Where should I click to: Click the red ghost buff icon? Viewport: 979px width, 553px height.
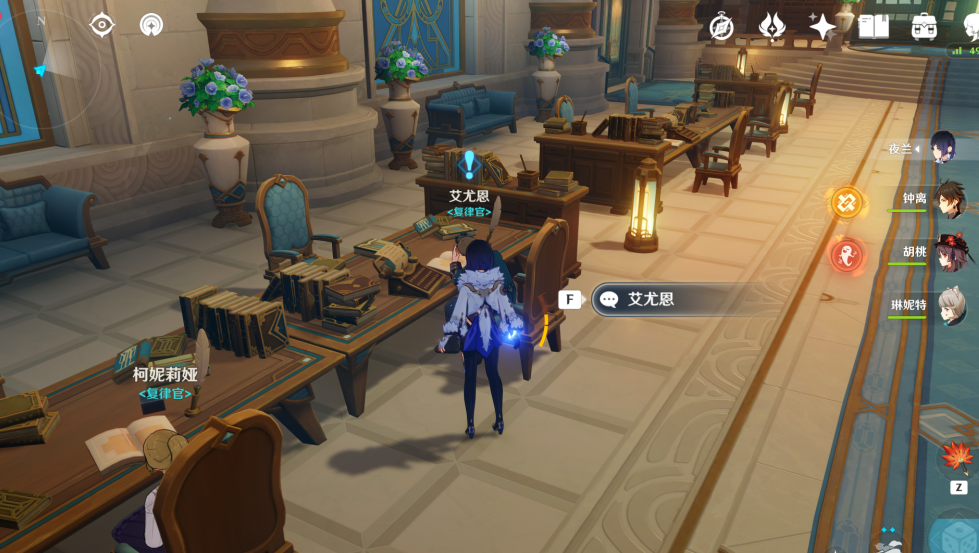(846, 255)
